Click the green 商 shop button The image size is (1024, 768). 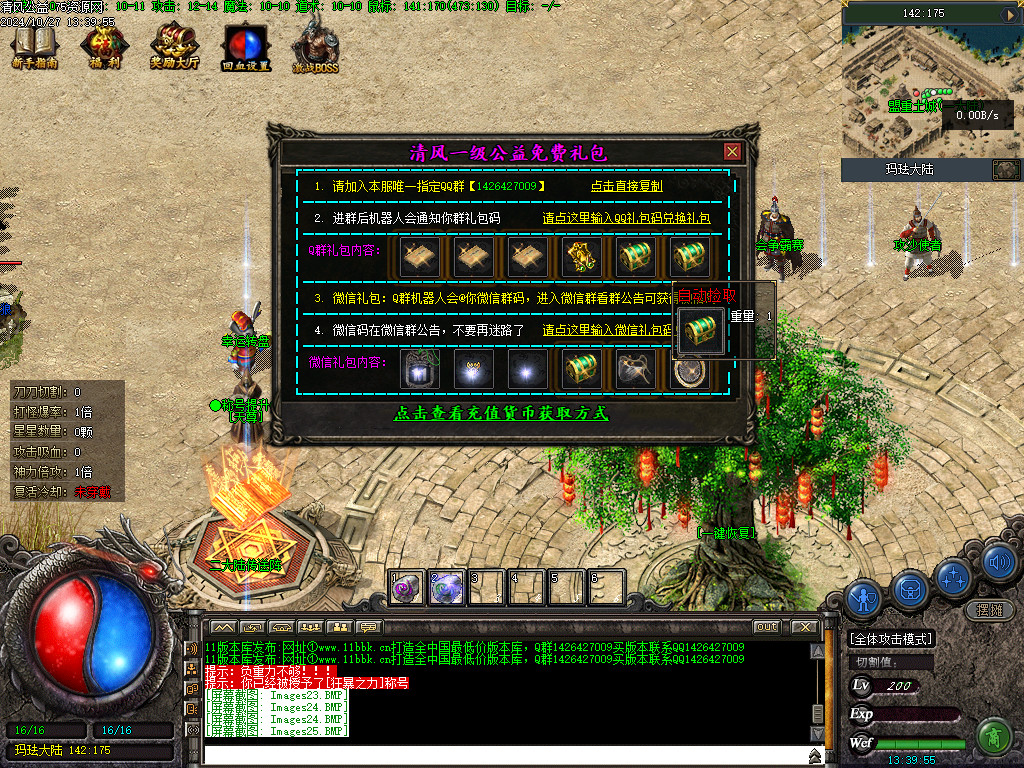pos(993,736)
